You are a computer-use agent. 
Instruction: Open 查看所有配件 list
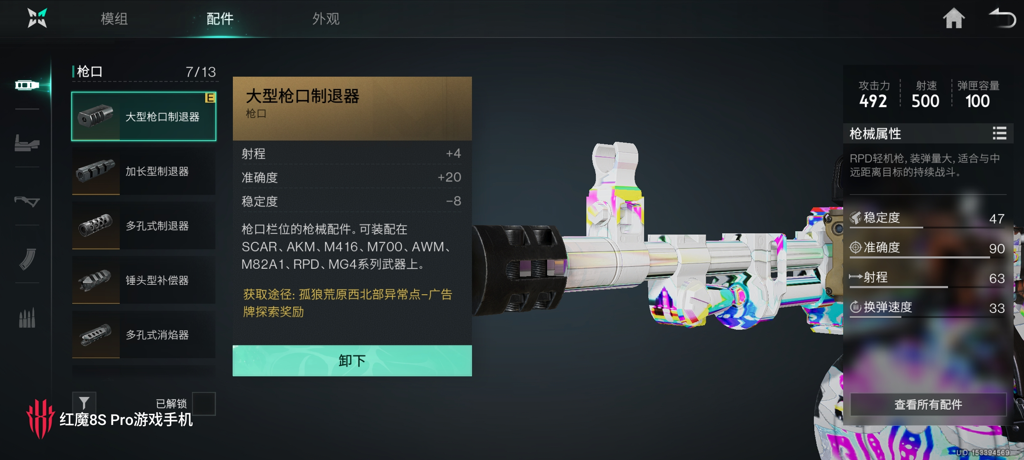point(927,404)
